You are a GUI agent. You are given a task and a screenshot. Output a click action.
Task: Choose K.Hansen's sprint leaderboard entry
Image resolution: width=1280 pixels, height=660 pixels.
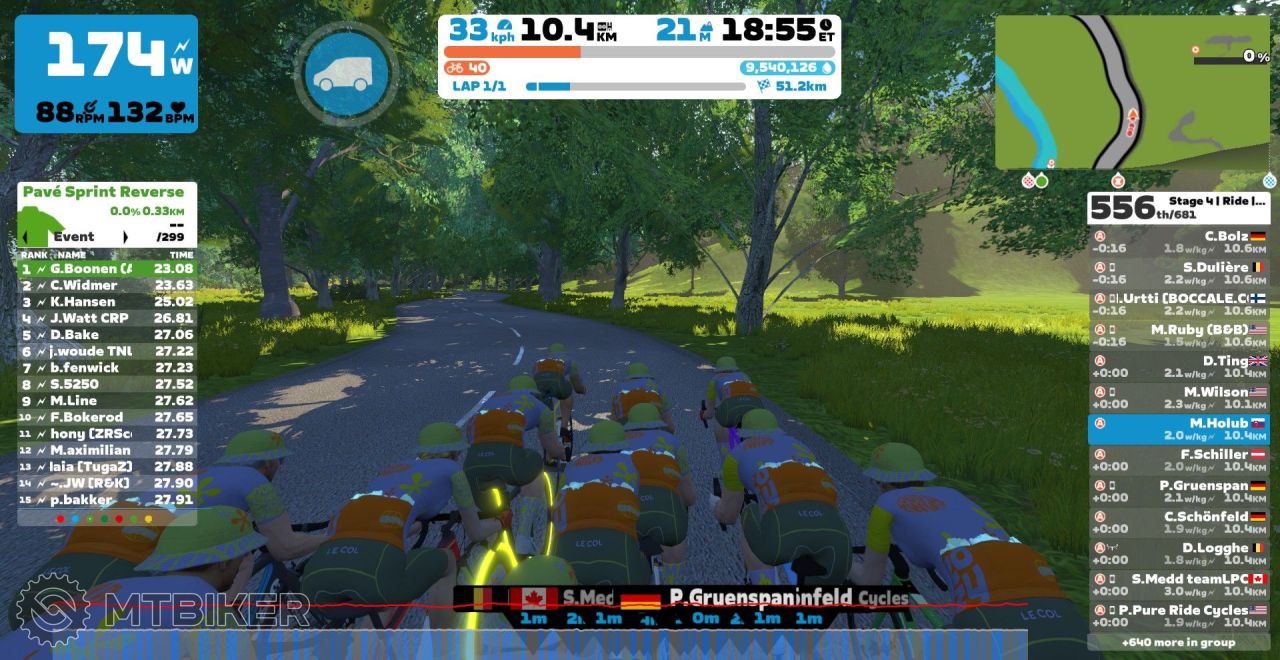coord(107,302)
